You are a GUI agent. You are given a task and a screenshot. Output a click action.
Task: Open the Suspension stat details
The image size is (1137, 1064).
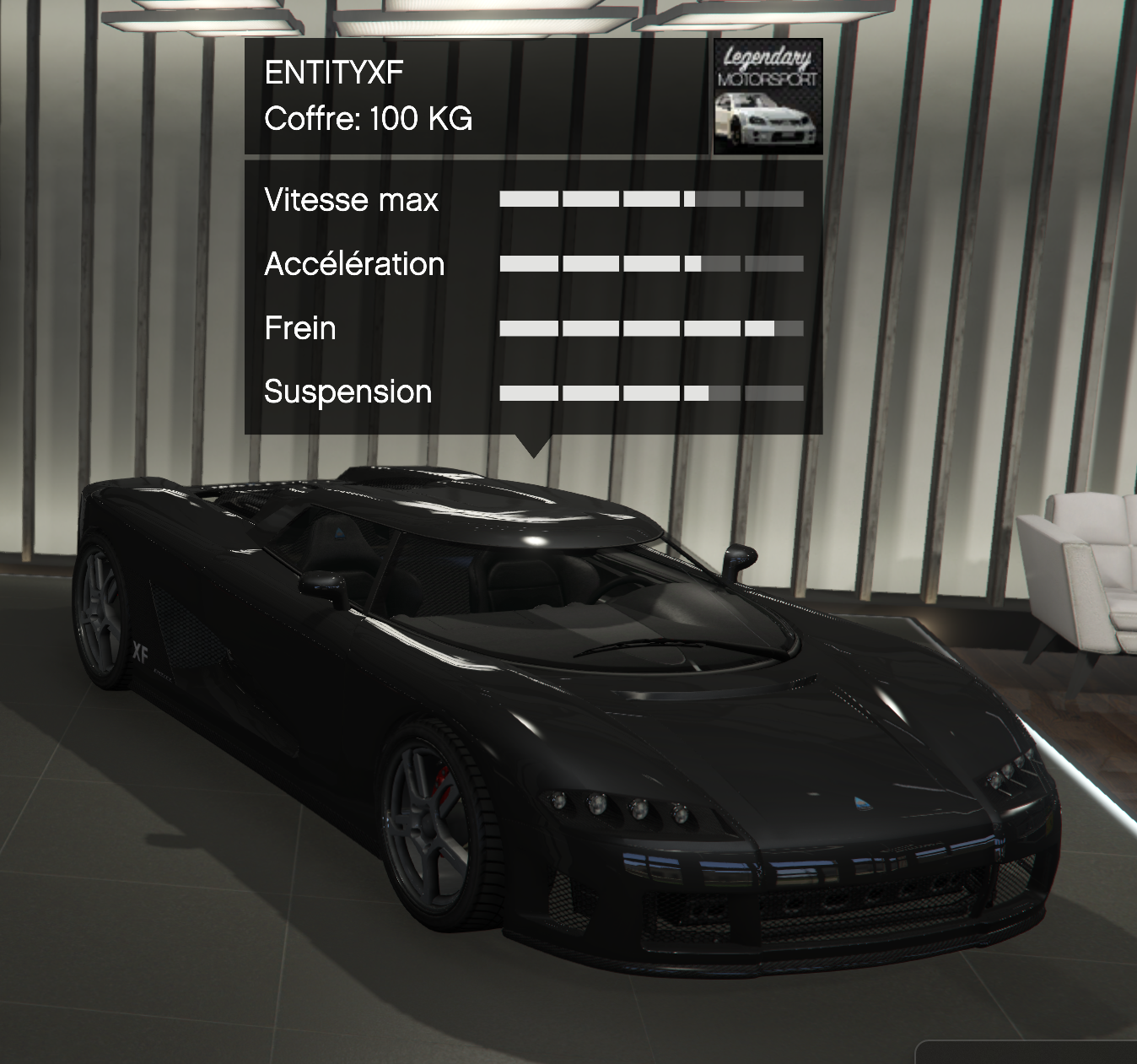[x=651, y=392]
